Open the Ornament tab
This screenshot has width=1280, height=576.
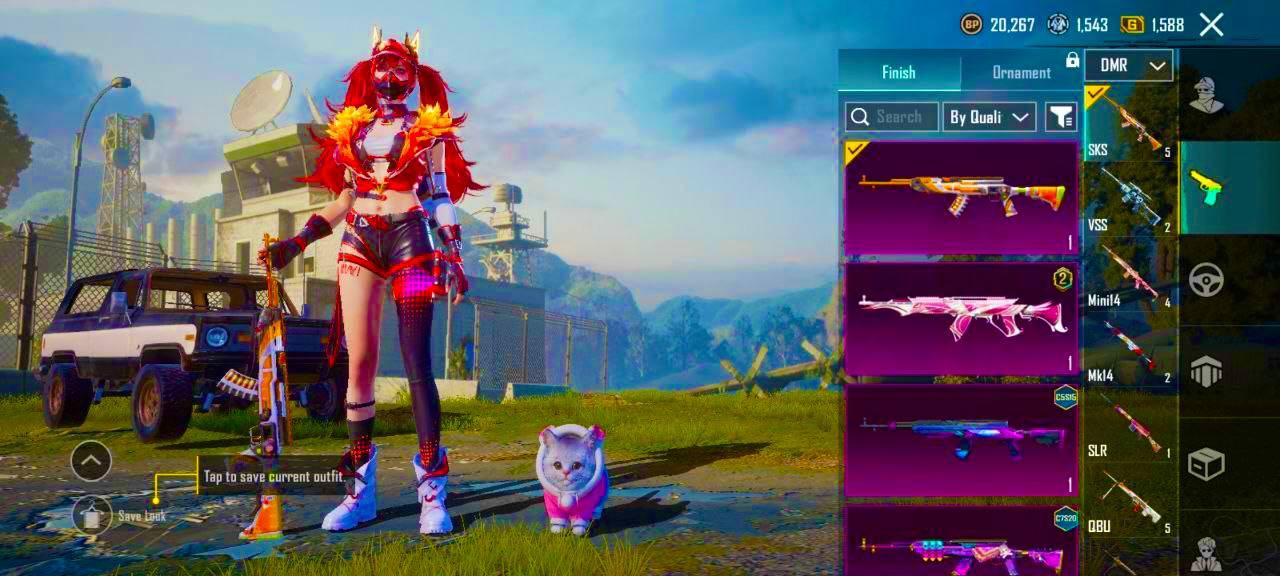1020,72
